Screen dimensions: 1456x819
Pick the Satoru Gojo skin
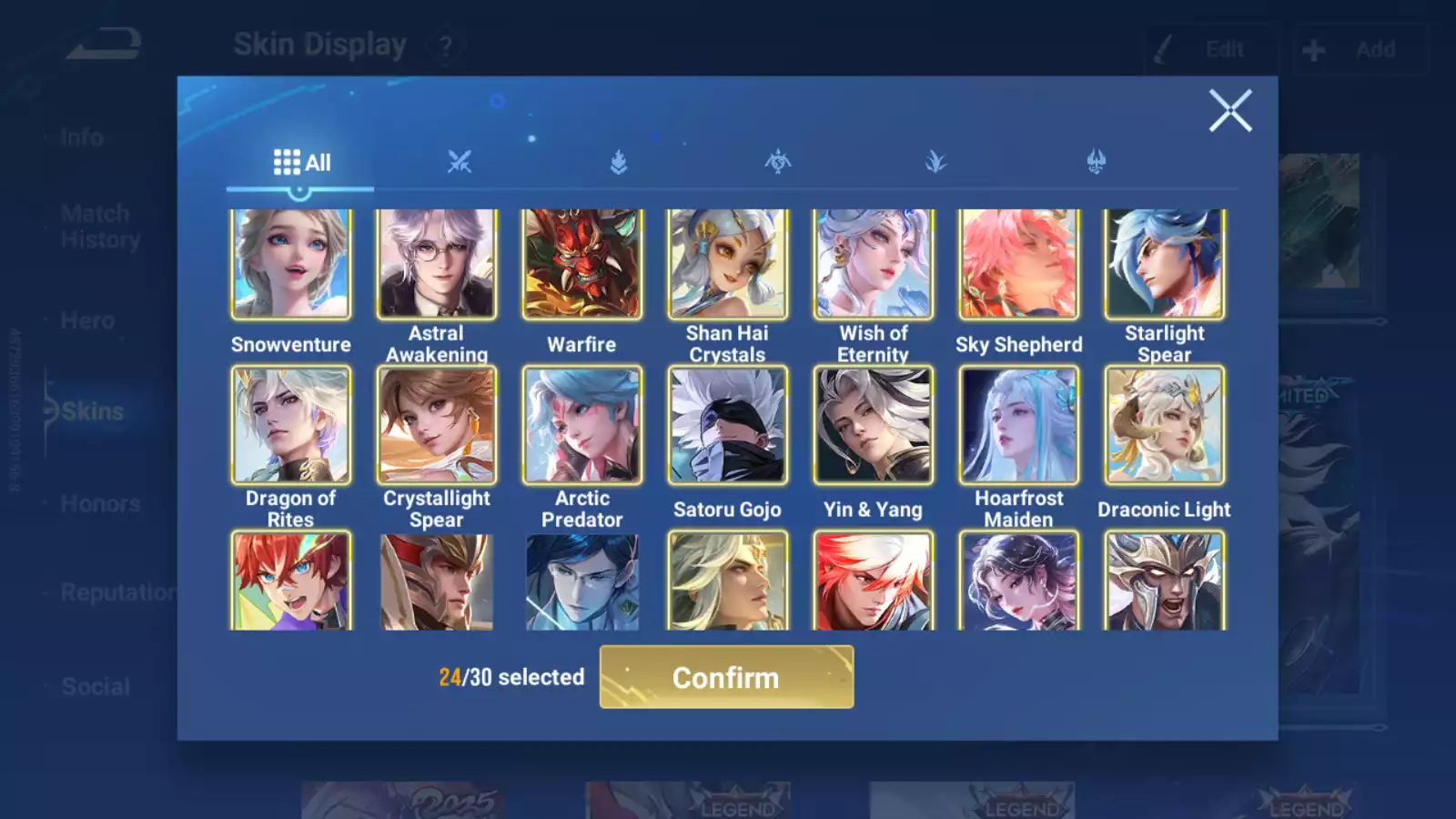coord(727,425)
